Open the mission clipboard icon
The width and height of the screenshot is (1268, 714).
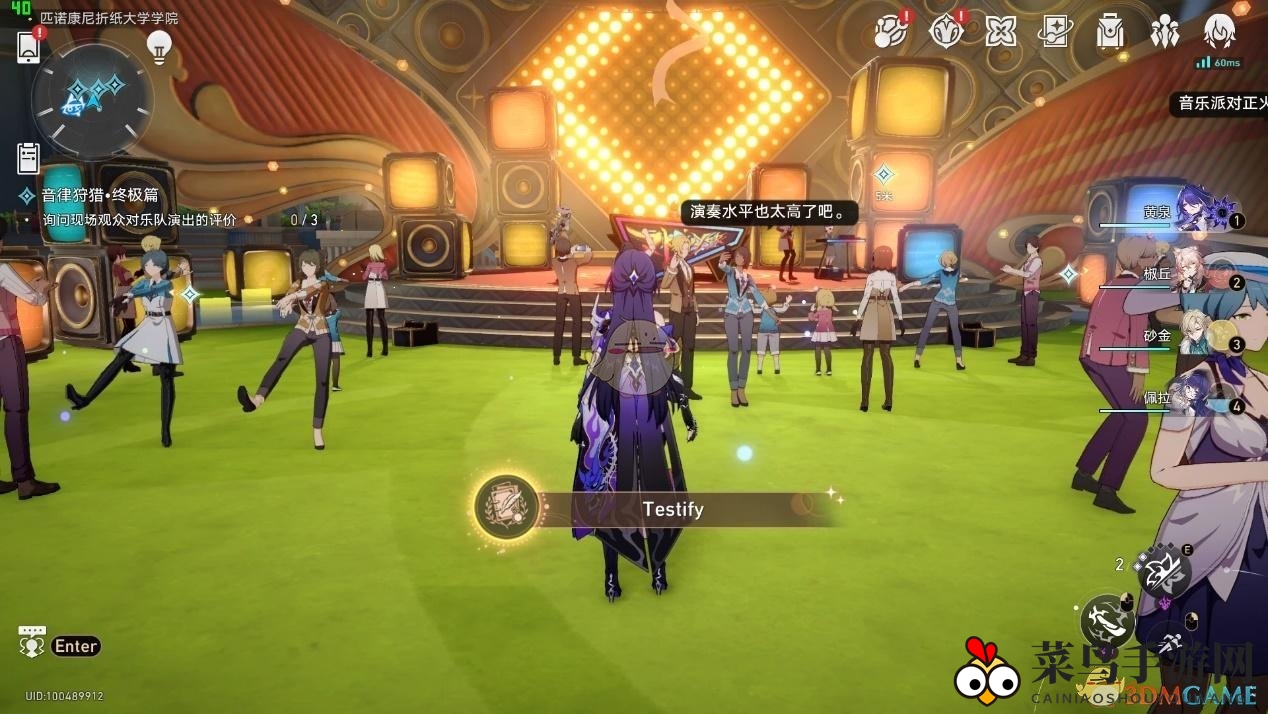click(x=28, y=158)
